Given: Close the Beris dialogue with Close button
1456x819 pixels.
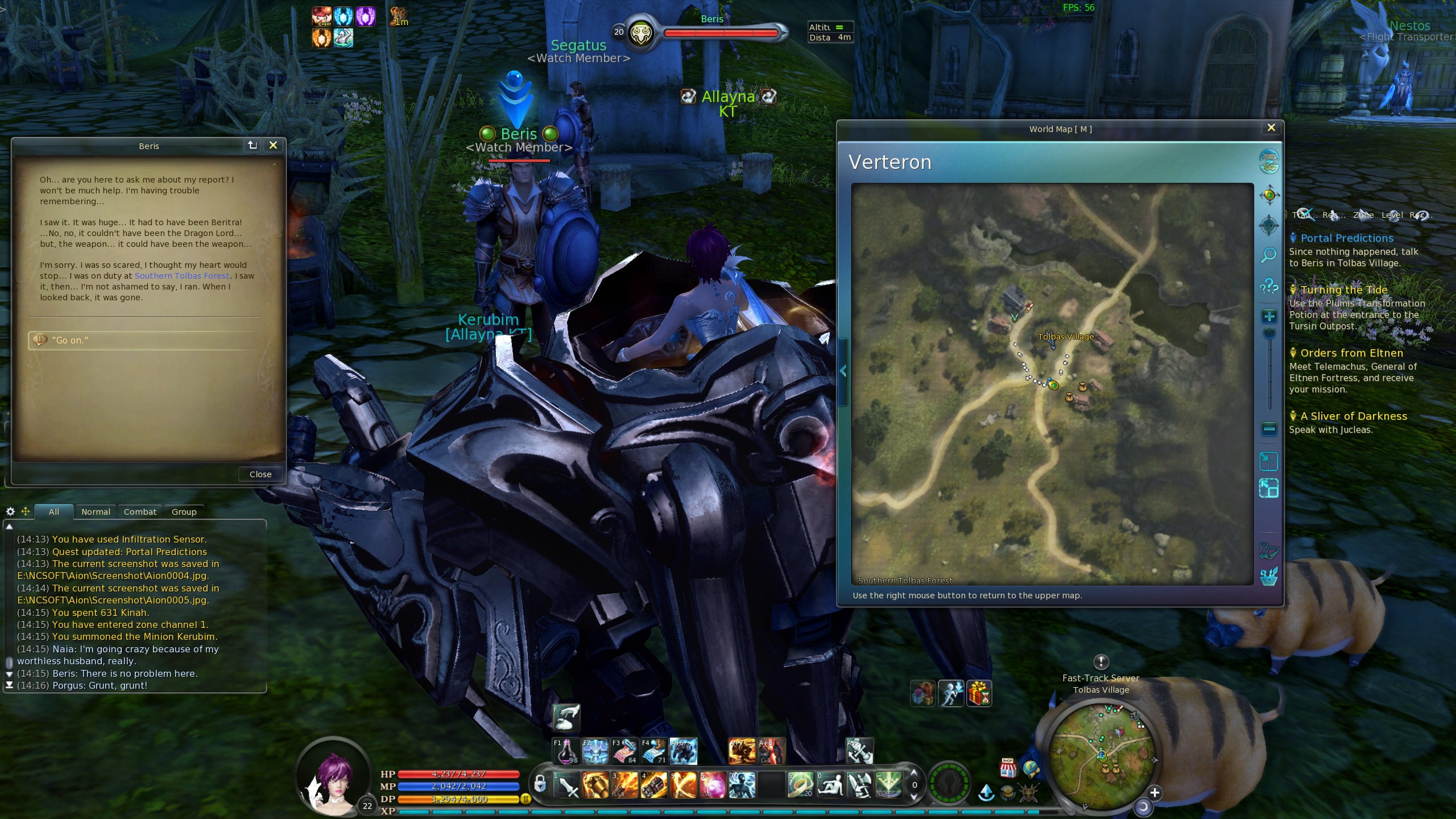Looking at the screenshot, I should (260, 474).
